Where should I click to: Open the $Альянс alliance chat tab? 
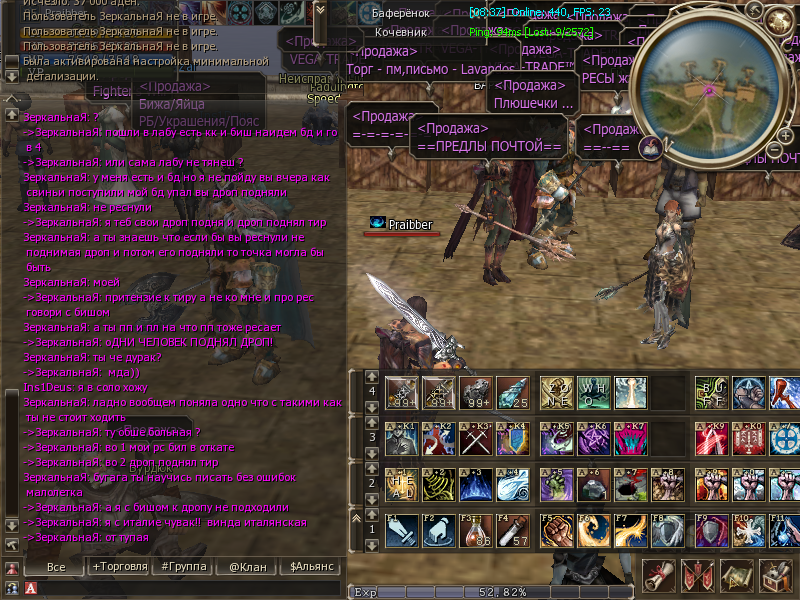pos(312,567)
